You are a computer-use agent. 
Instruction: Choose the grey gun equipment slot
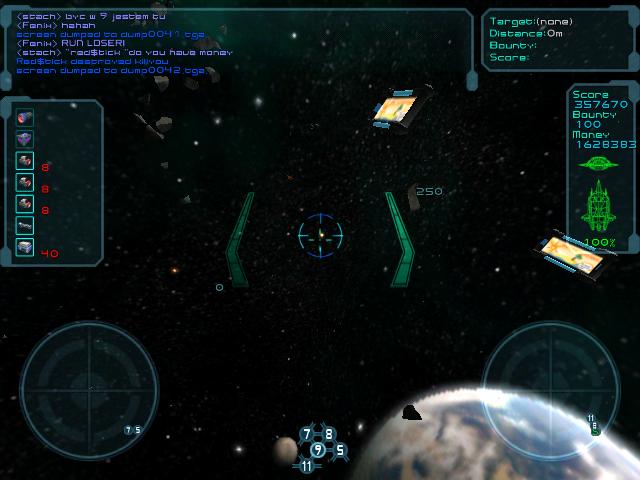[25, 226]
